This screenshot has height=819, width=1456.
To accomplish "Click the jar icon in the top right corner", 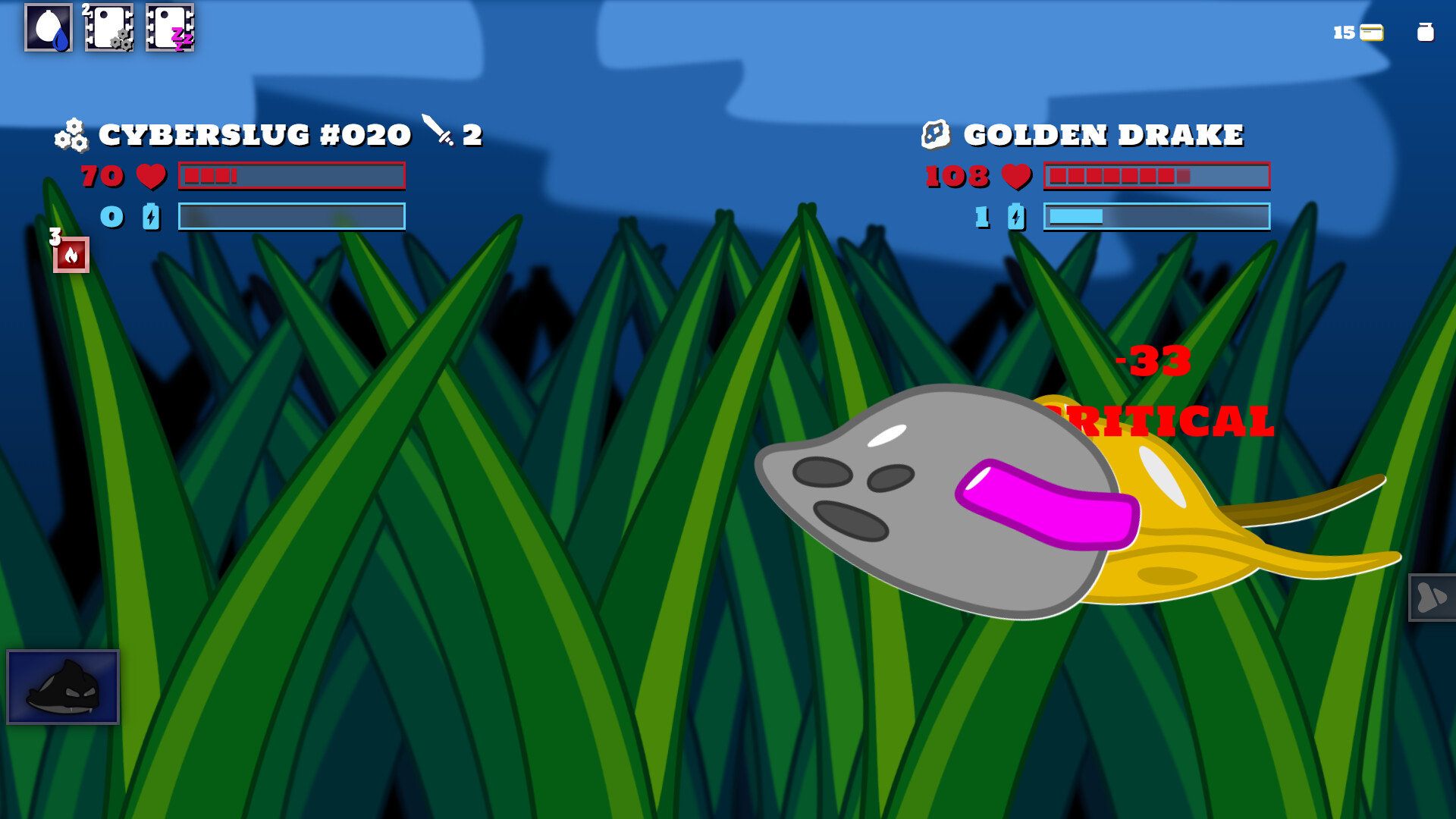I will 1426,33.
